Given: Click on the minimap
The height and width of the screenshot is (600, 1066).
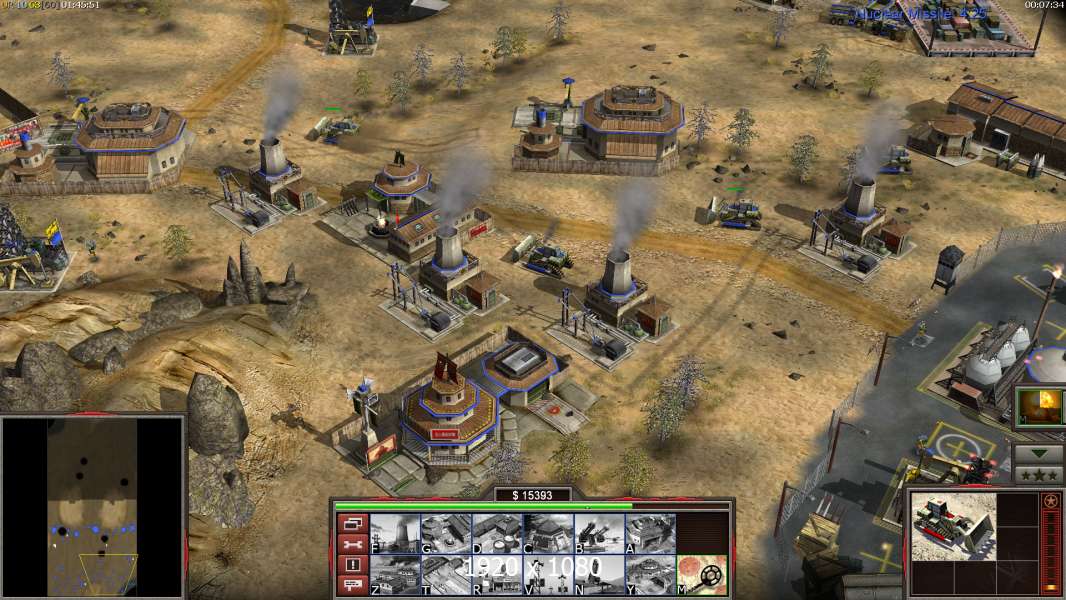Looking at the screenshot, I should pos(93,506).
